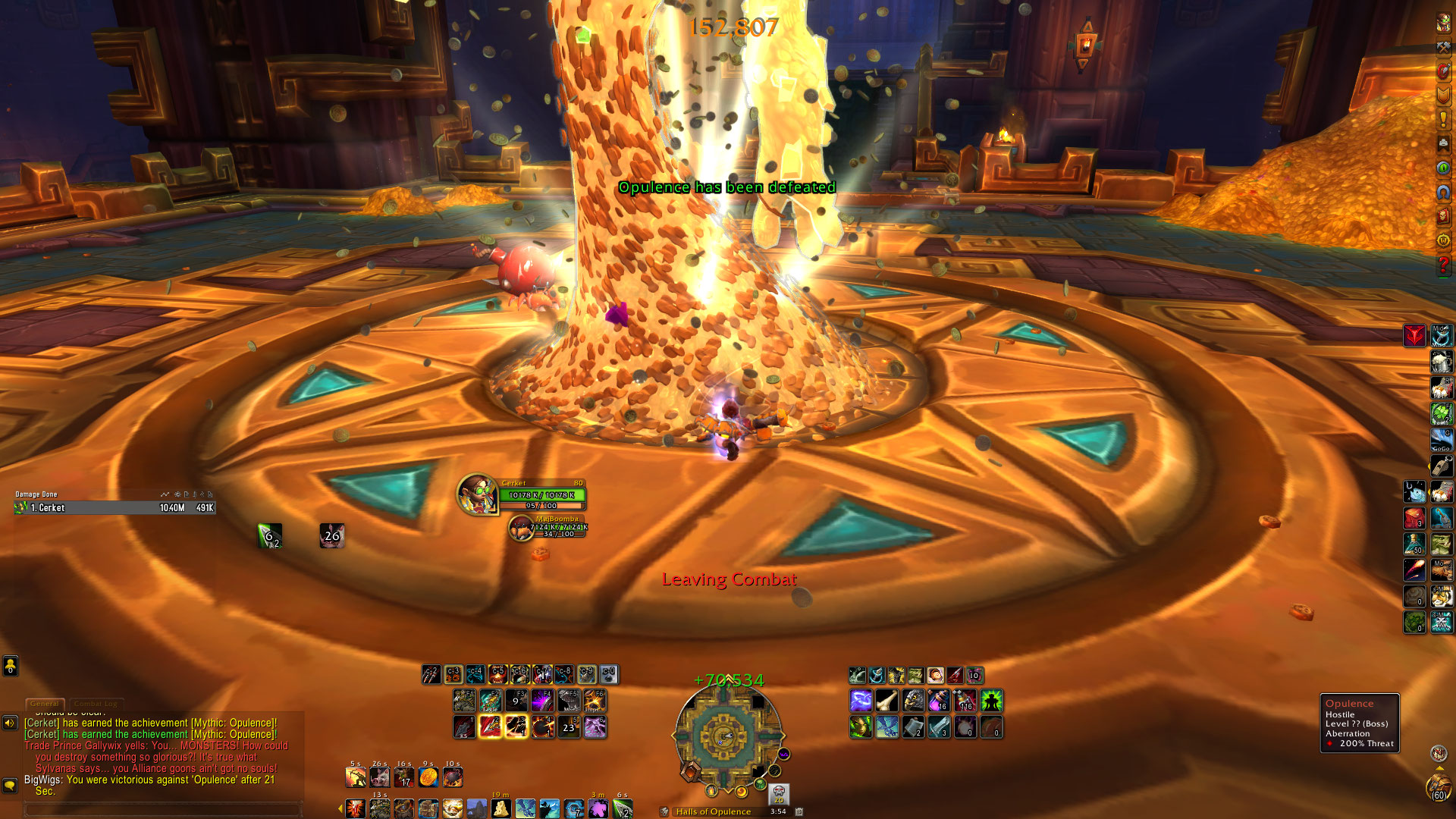Open the yellow exclamation quest log button

click(x=1443, y=119)
